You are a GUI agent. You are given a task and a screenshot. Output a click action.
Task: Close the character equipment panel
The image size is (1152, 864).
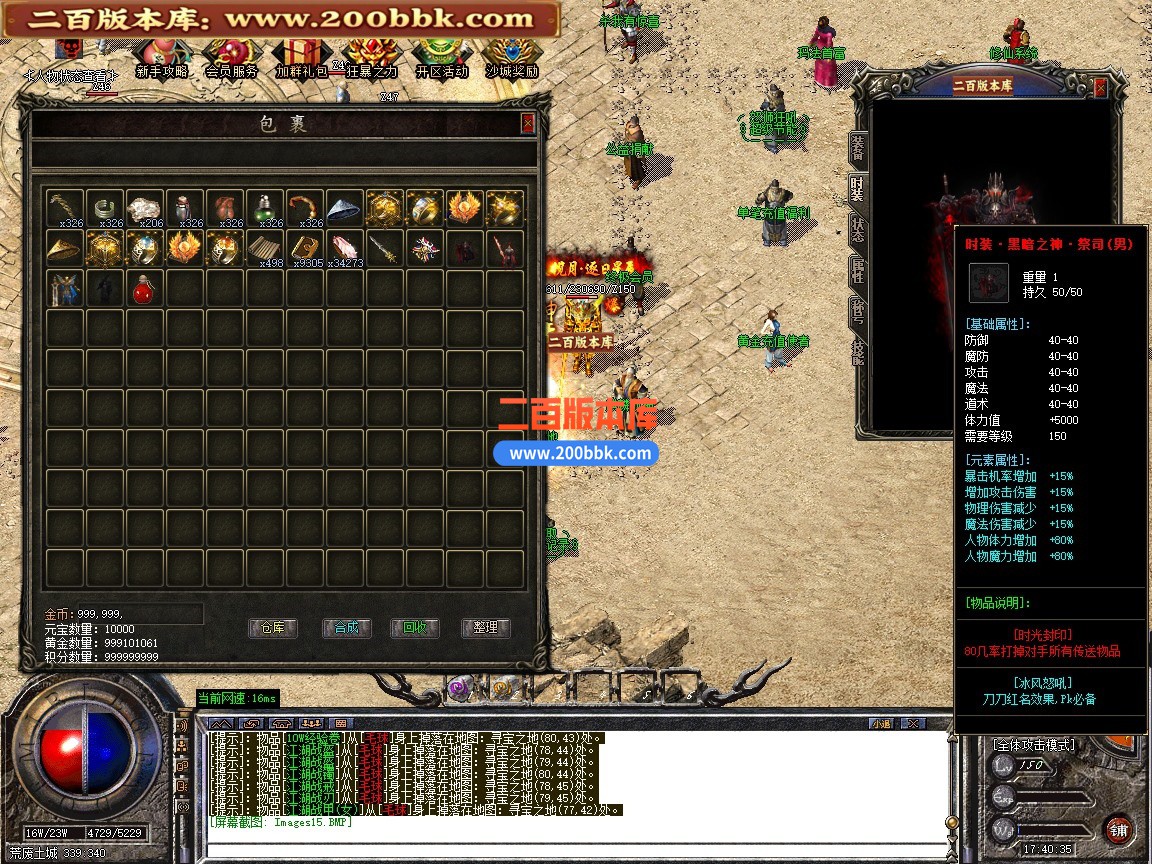pos(1101,88)
